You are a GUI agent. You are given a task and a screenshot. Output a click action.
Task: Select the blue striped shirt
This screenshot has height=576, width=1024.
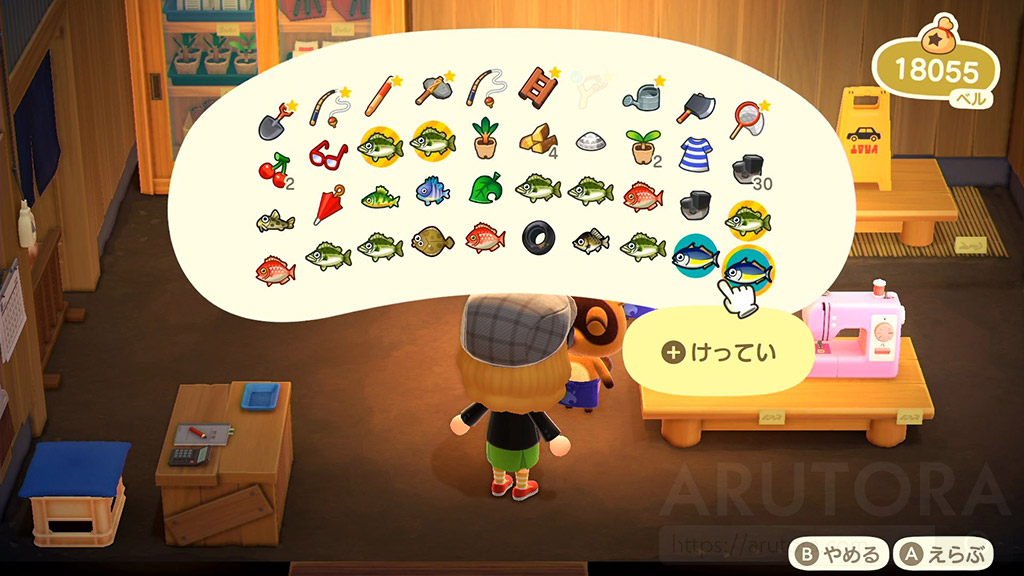pyautogui.click(x=695, y=154)
